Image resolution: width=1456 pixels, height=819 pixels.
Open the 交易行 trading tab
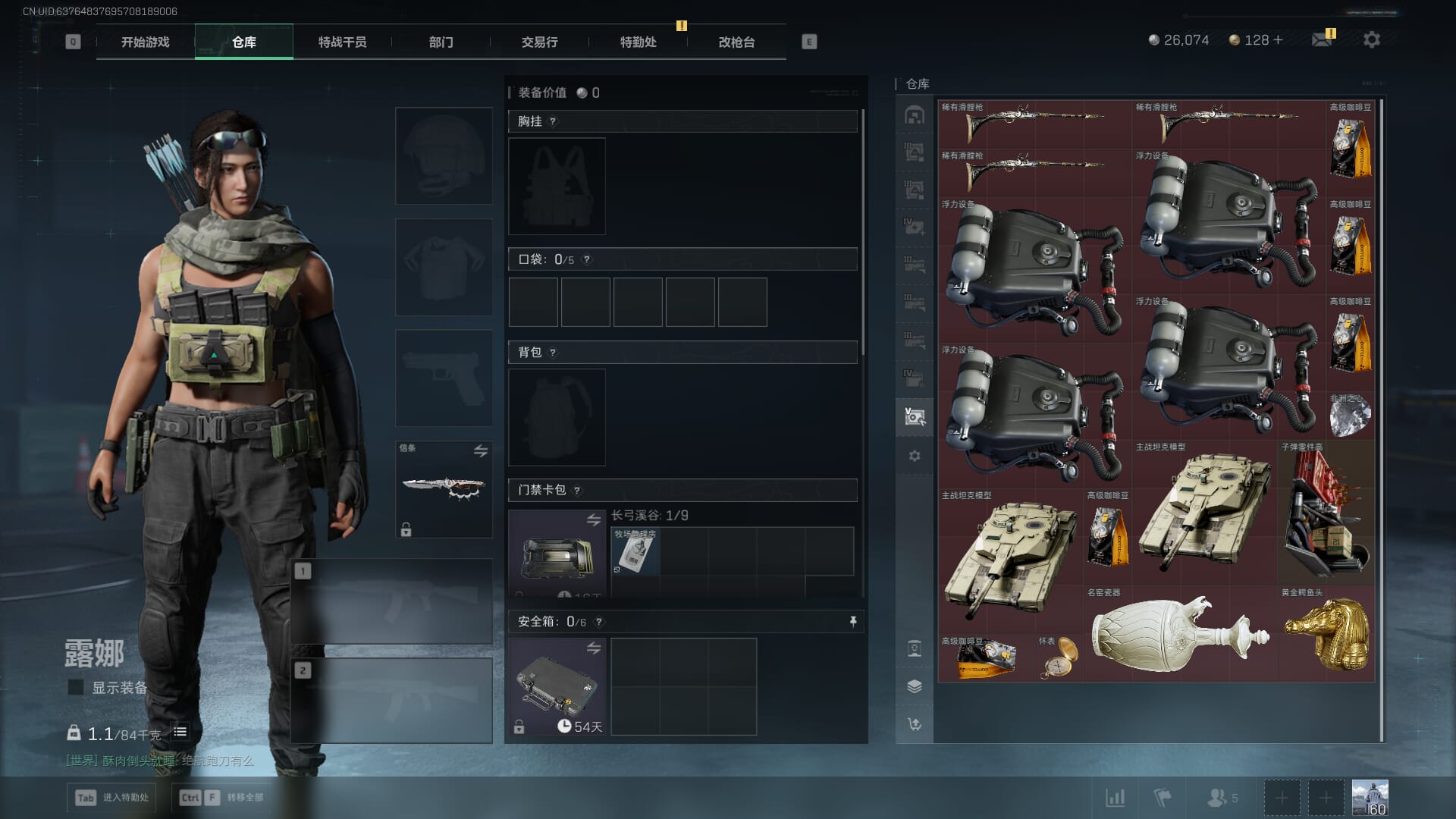coord(539,42)
